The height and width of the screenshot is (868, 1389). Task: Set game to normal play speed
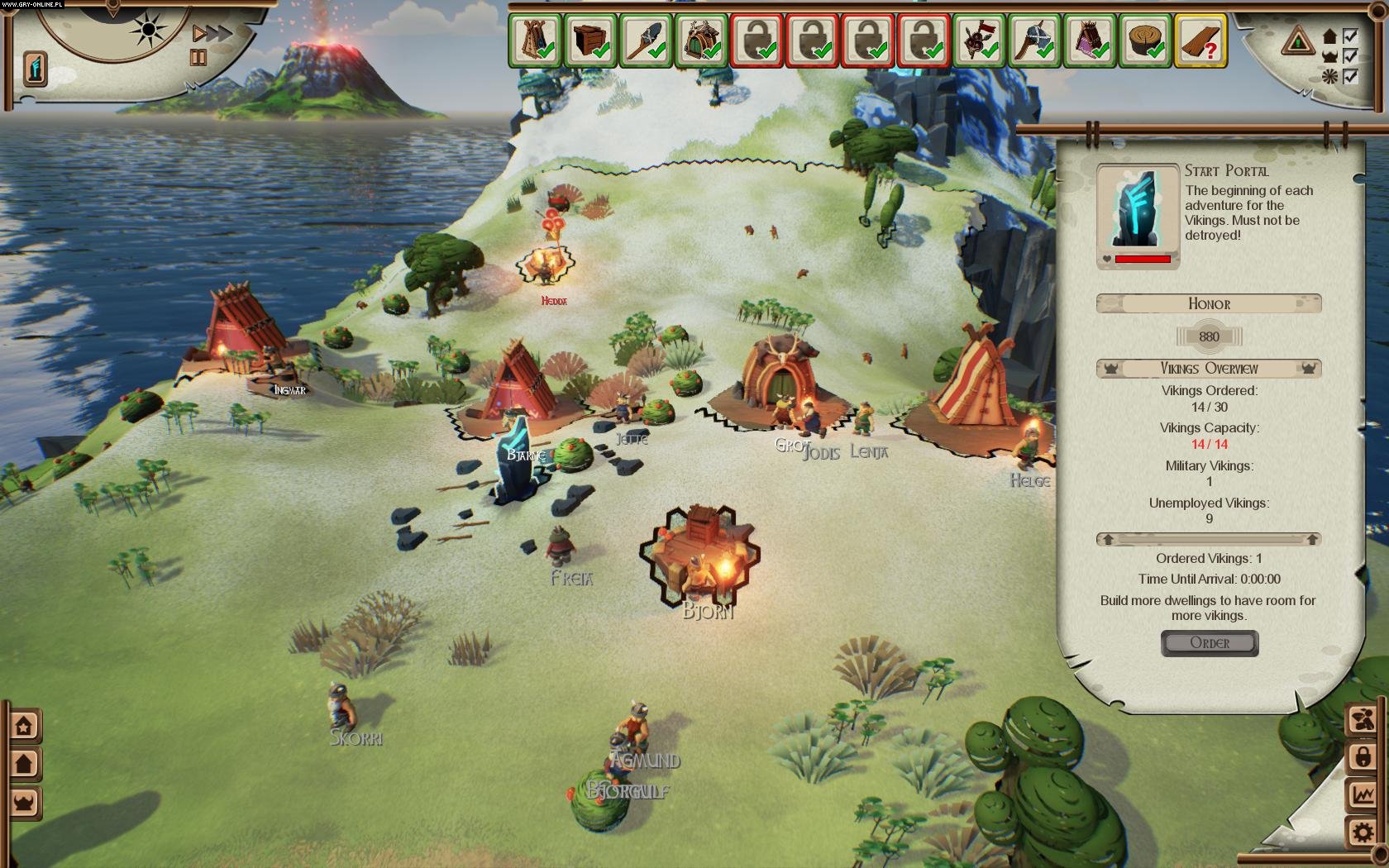198,34
